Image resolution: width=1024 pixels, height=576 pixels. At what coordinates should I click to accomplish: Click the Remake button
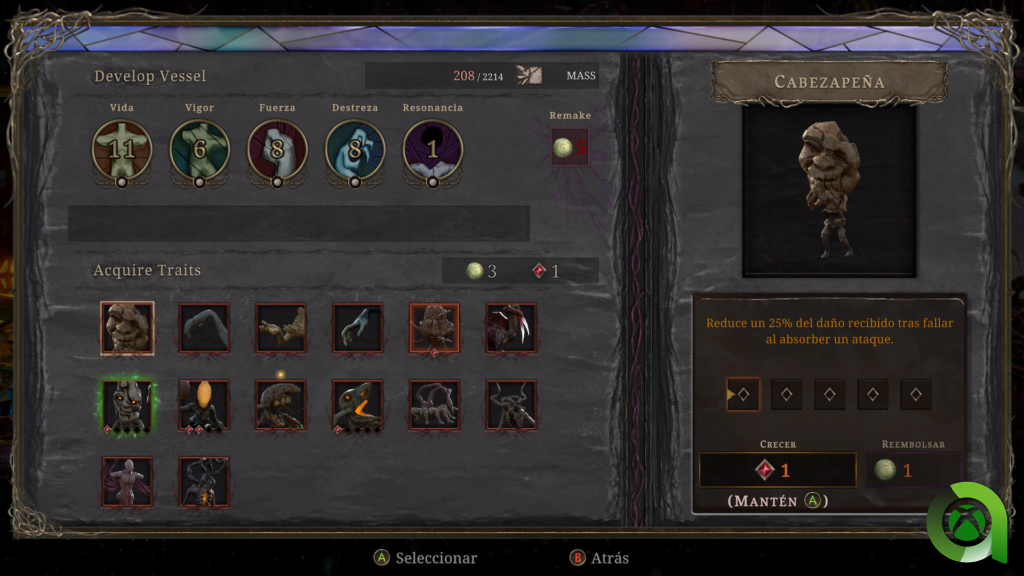pyautogui.click(x=570, y=147)
